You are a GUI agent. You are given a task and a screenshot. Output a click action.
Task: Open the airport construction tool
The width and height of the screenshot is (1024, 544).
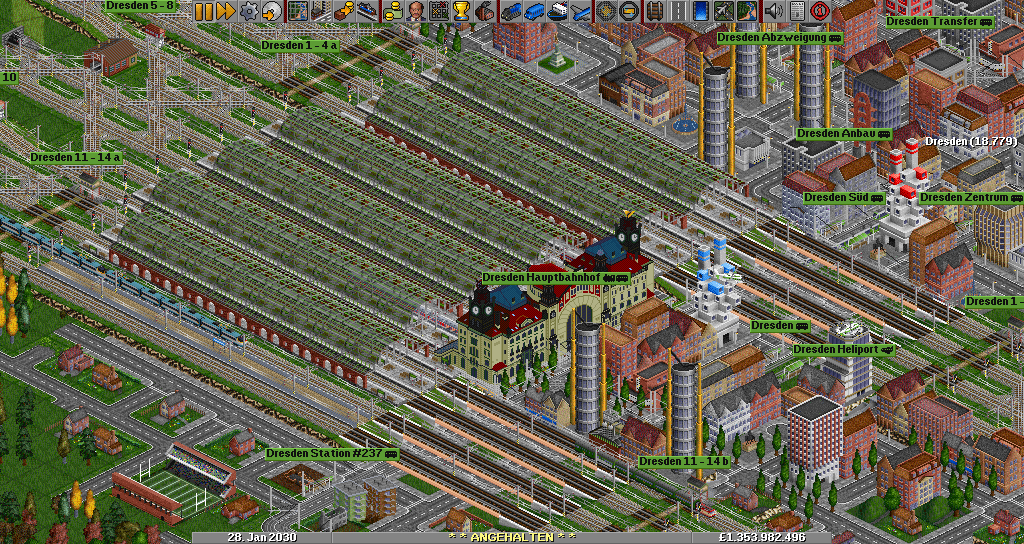(x=723, y=11)
